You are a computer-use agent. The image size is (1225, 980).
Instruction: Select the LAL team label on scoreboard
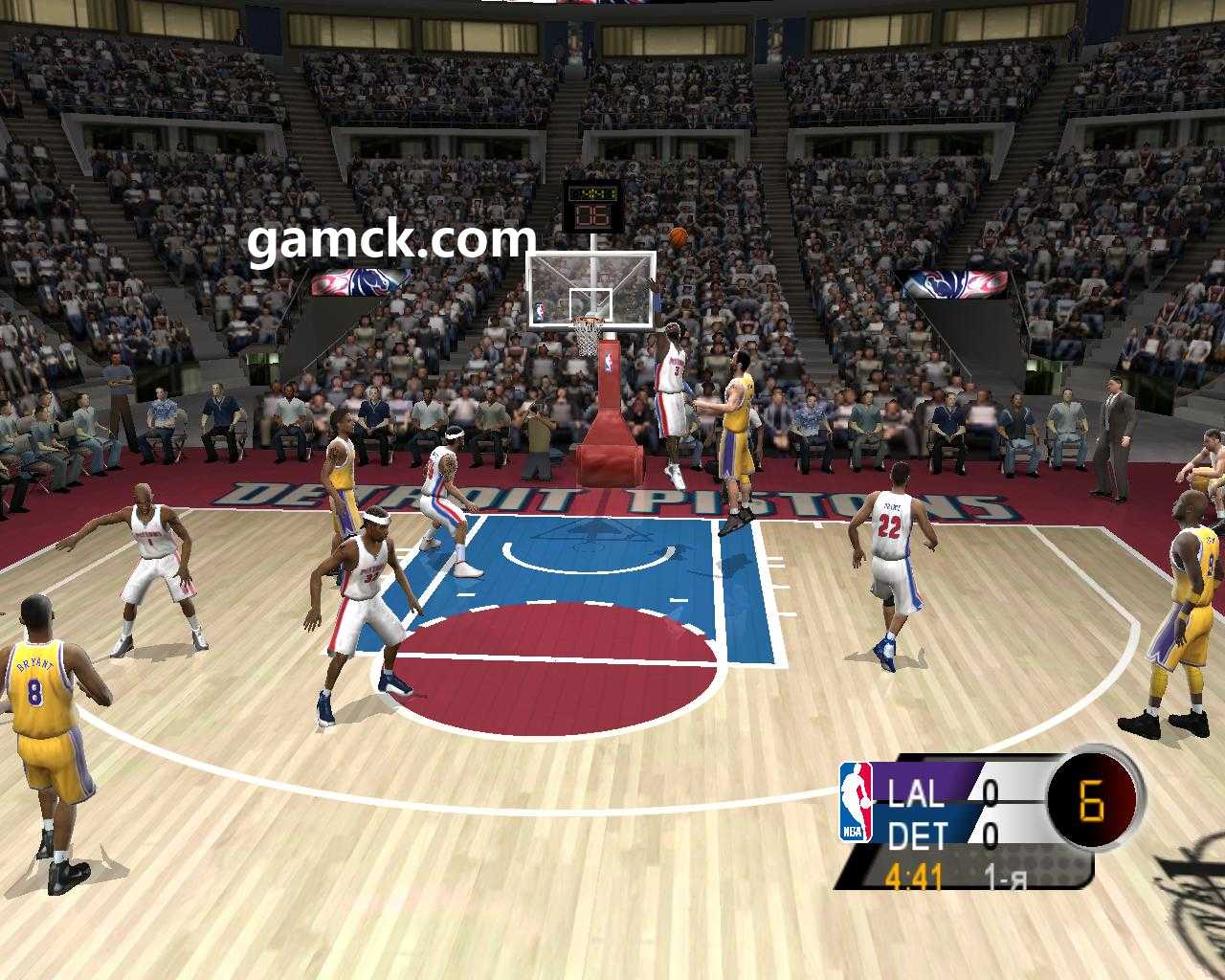[x=915, y=793]
